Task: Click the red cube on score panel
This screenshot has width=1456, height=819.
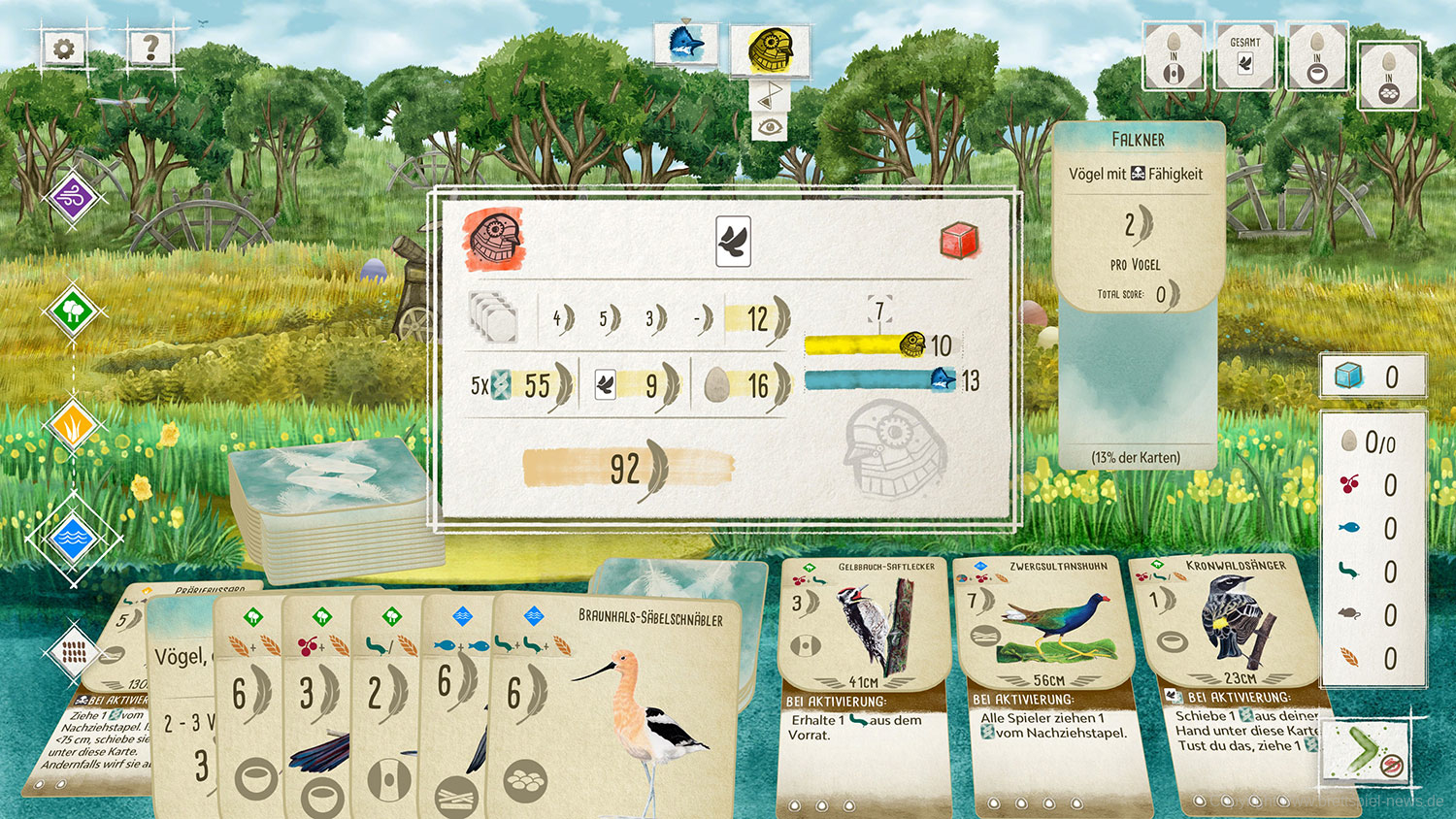Action: (x=958, y=241)
